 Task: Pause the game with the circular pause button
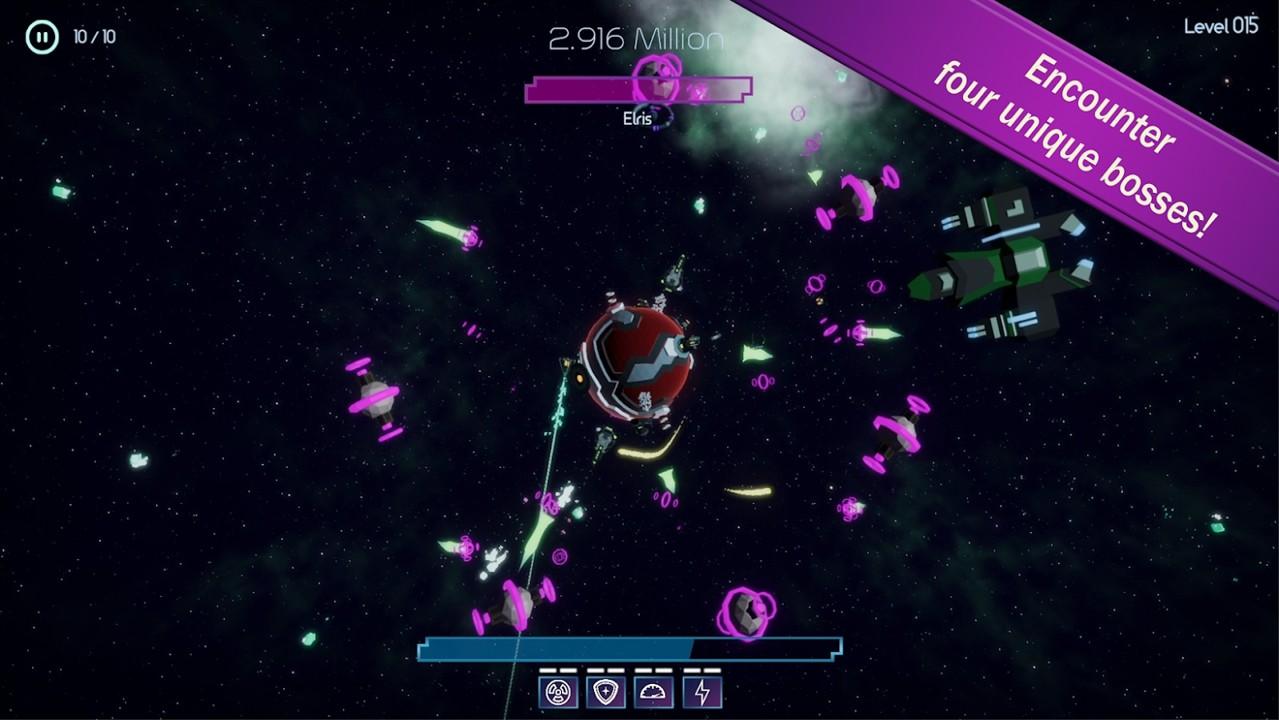pos(41,37)
